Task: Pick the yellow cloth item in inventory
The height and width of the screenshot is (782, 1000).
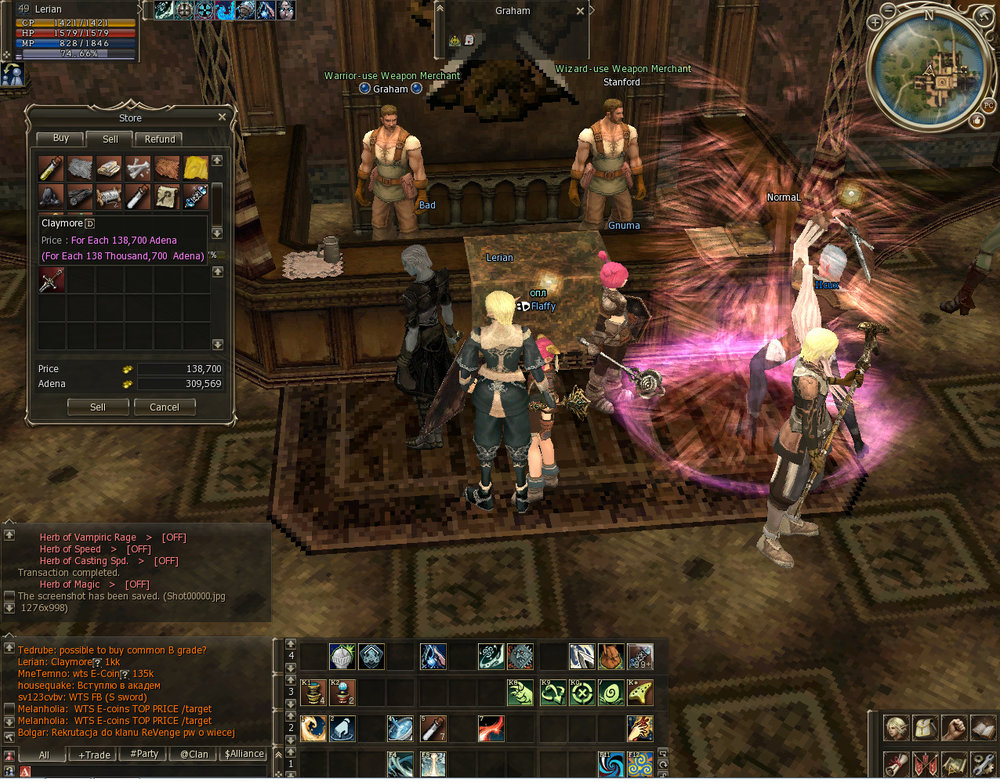Action: [x=196, y=166]
